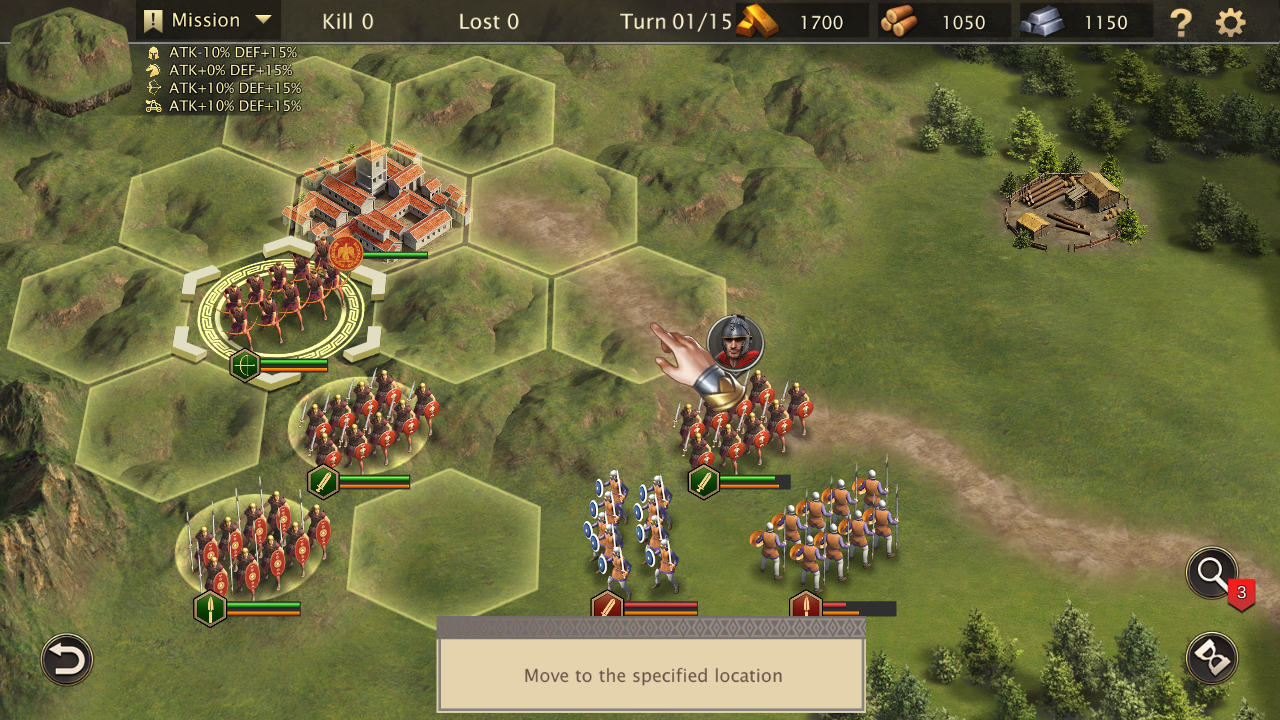Open the help question mark
1280x720 pixels.
[x=1181, y=22]
